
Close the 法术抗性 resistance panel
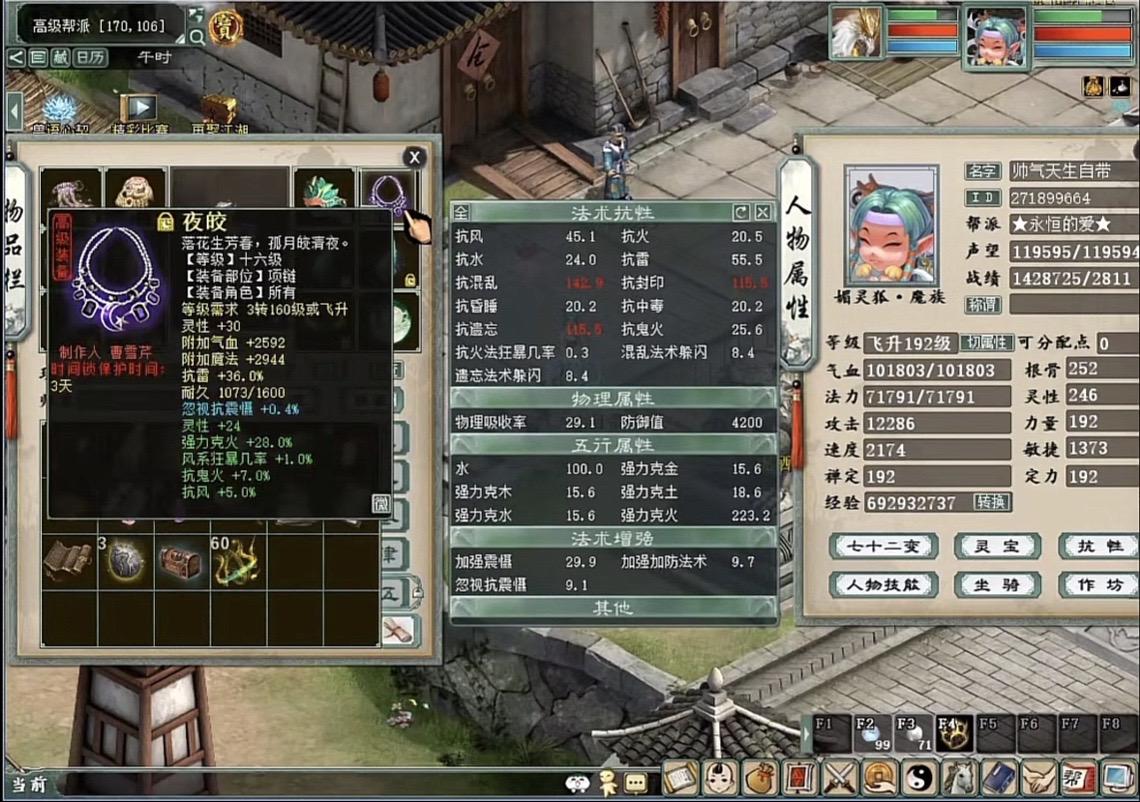762,212
